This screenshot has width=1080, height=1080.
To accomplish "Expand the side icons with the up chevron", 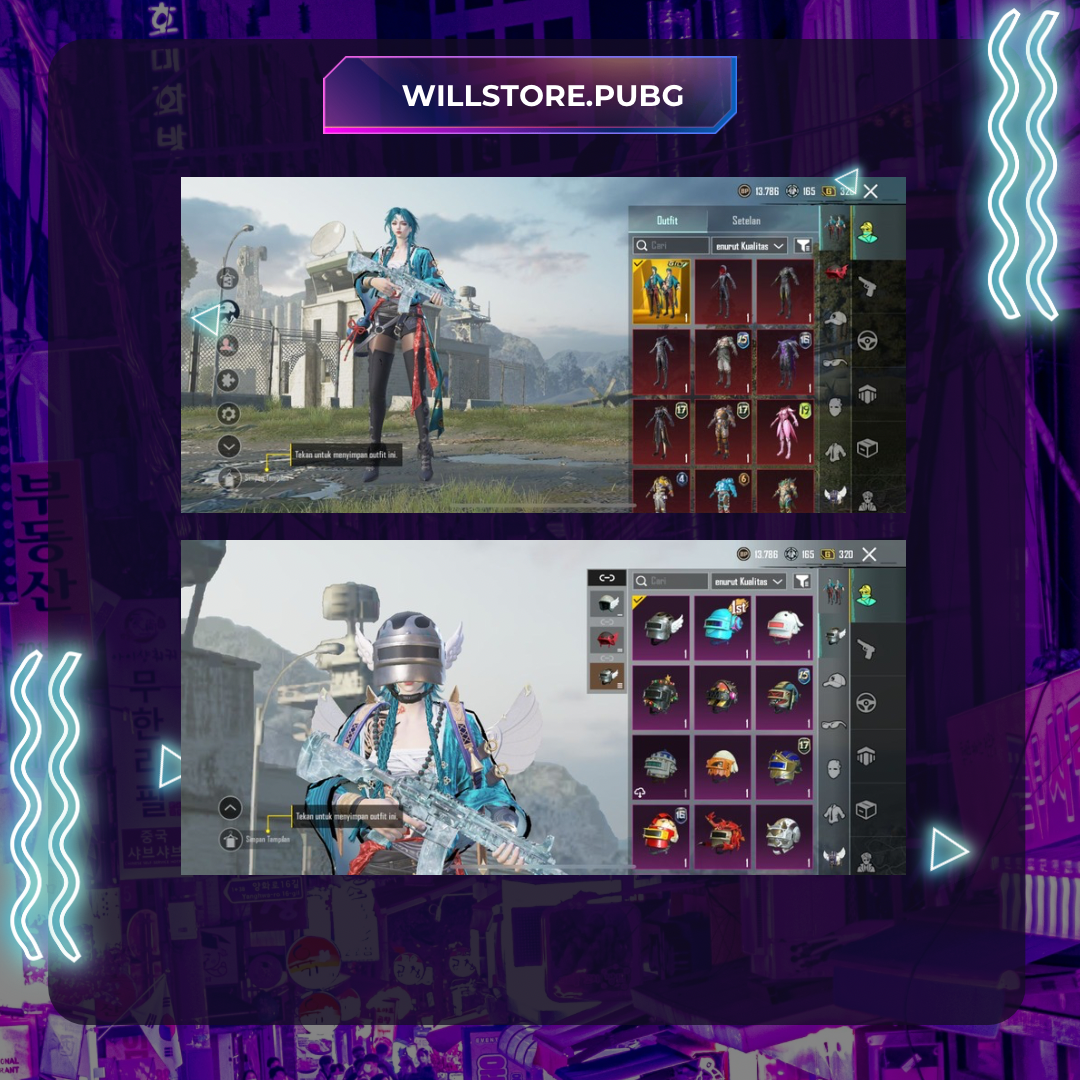I will coord(231,808).
